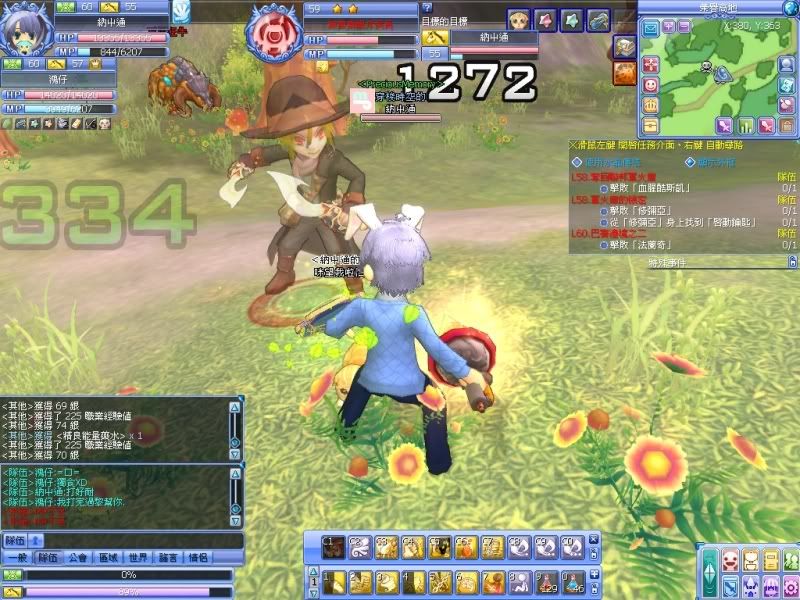Click the pink star buff icon
Viewport: 800px width, 600px height.
coord(545,20)
